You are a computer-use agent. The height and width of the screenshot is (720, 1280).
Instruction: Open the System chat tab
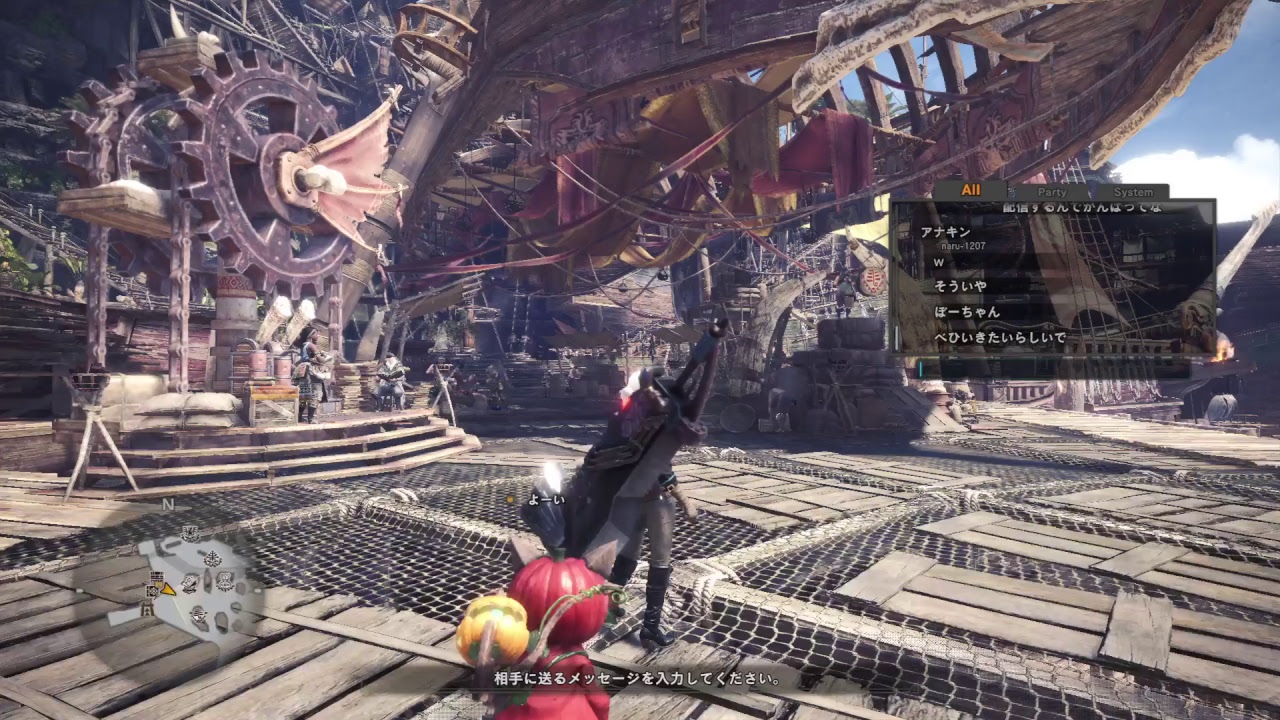tap(1134, 191)
